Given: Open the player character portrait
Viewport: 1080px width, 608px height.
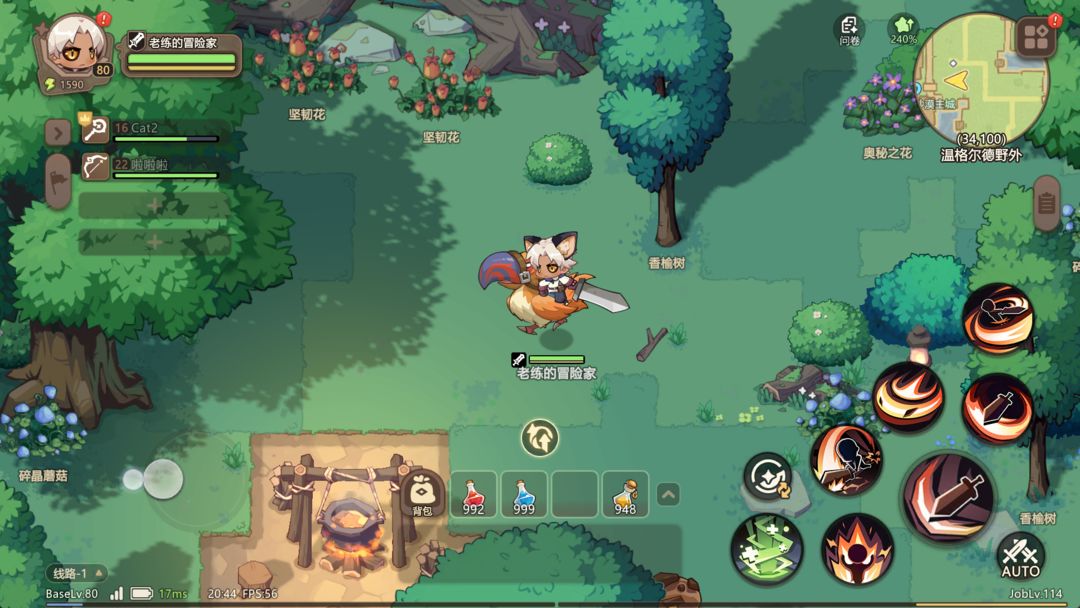Looking at the screenshot, I should [x=76, y=45].
